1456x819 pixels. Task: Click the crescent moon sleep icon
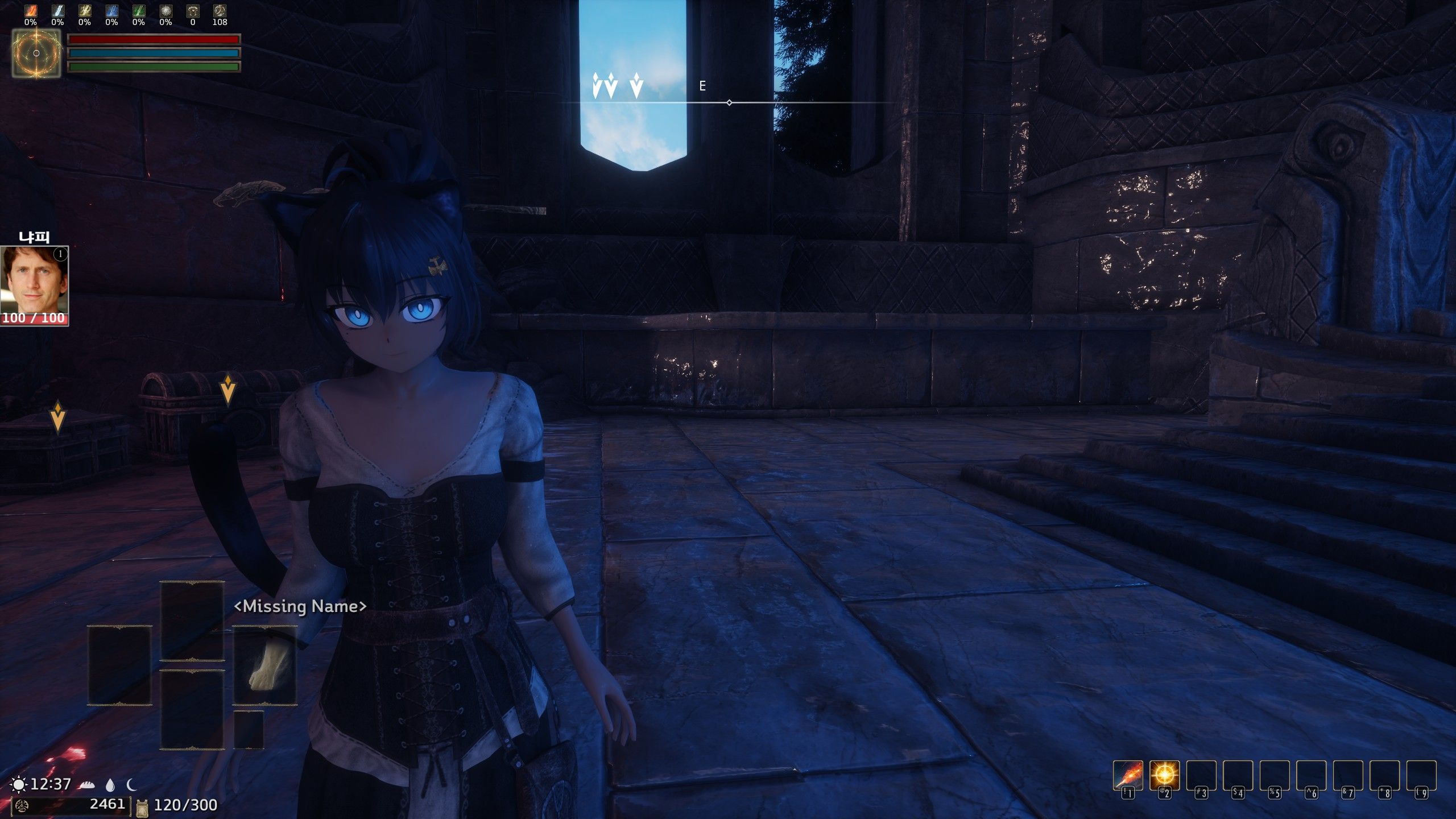132,785
